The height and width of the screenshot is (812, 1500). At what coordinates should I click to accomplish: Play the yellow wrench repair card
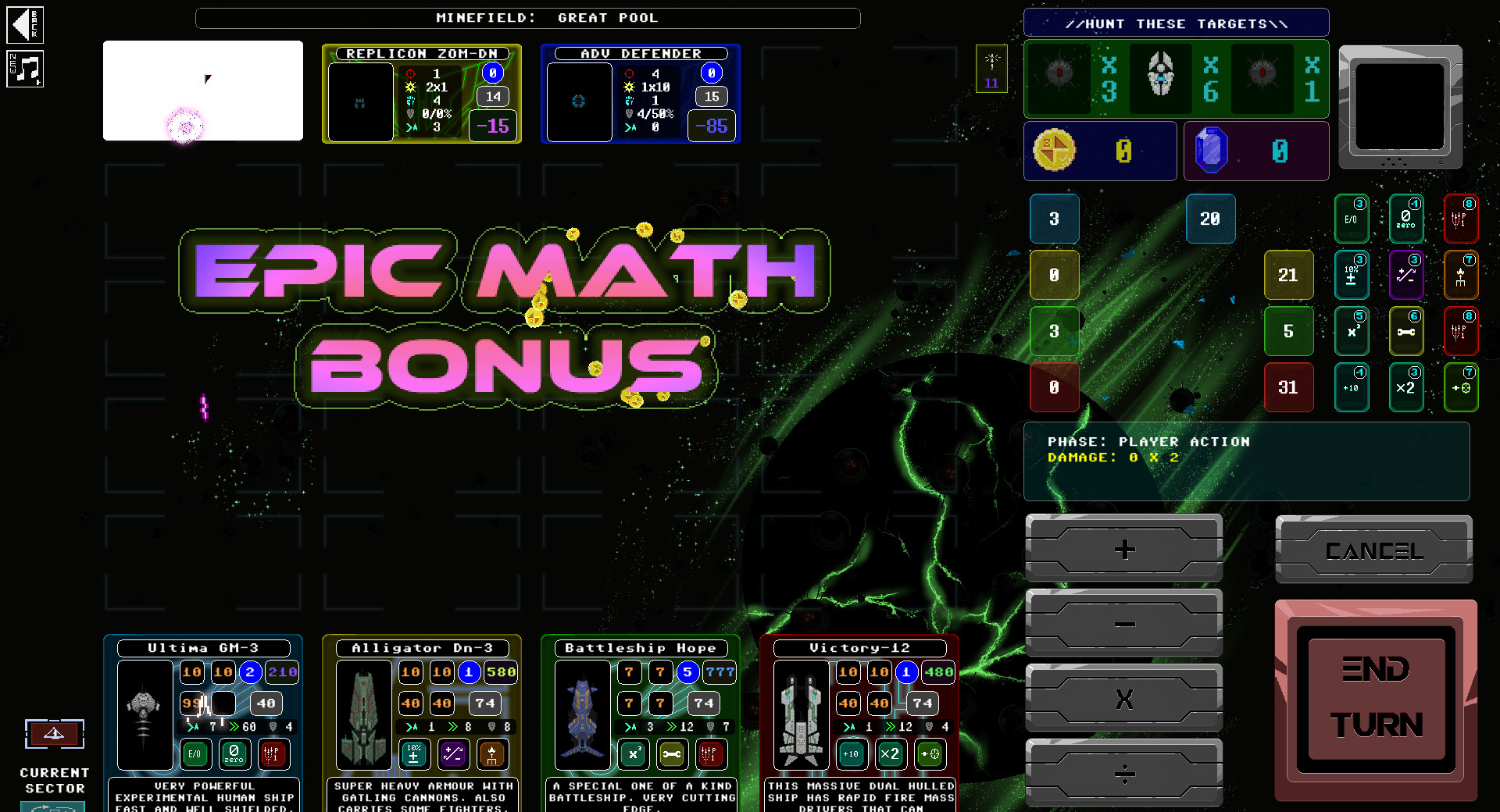coord(1406,331)
